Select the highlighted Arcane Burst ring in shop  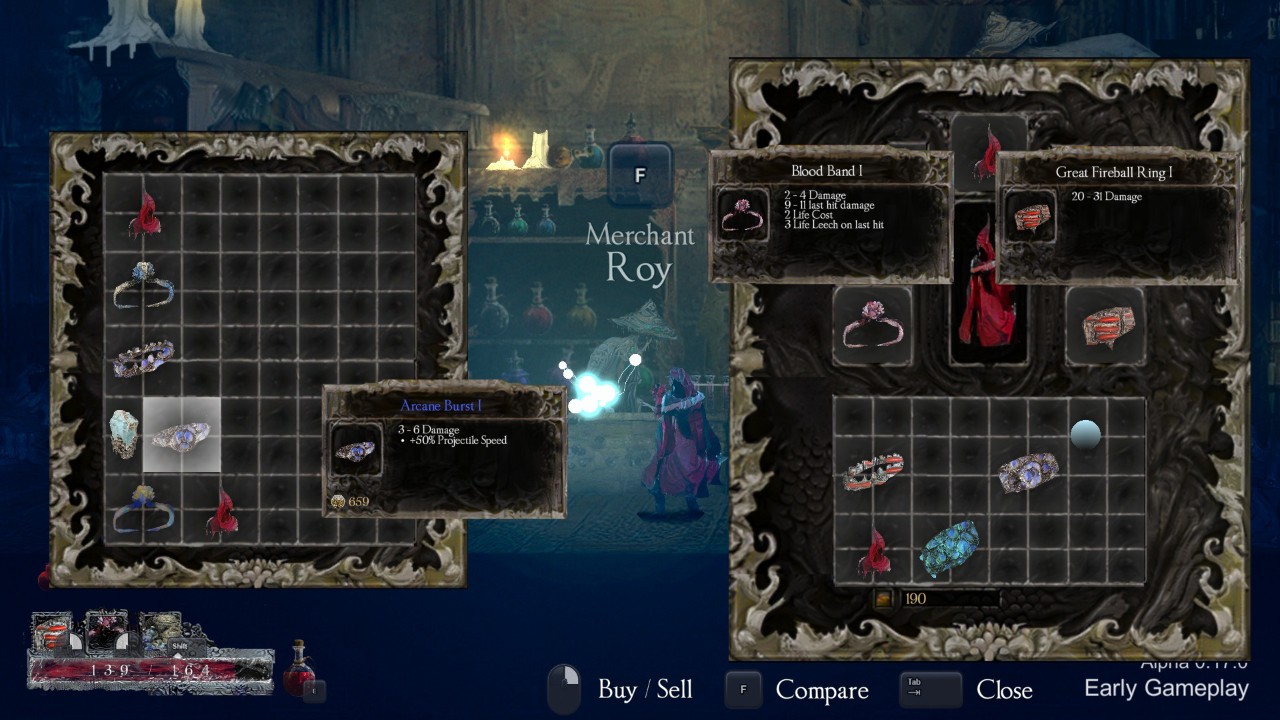(x=181, y=435)
